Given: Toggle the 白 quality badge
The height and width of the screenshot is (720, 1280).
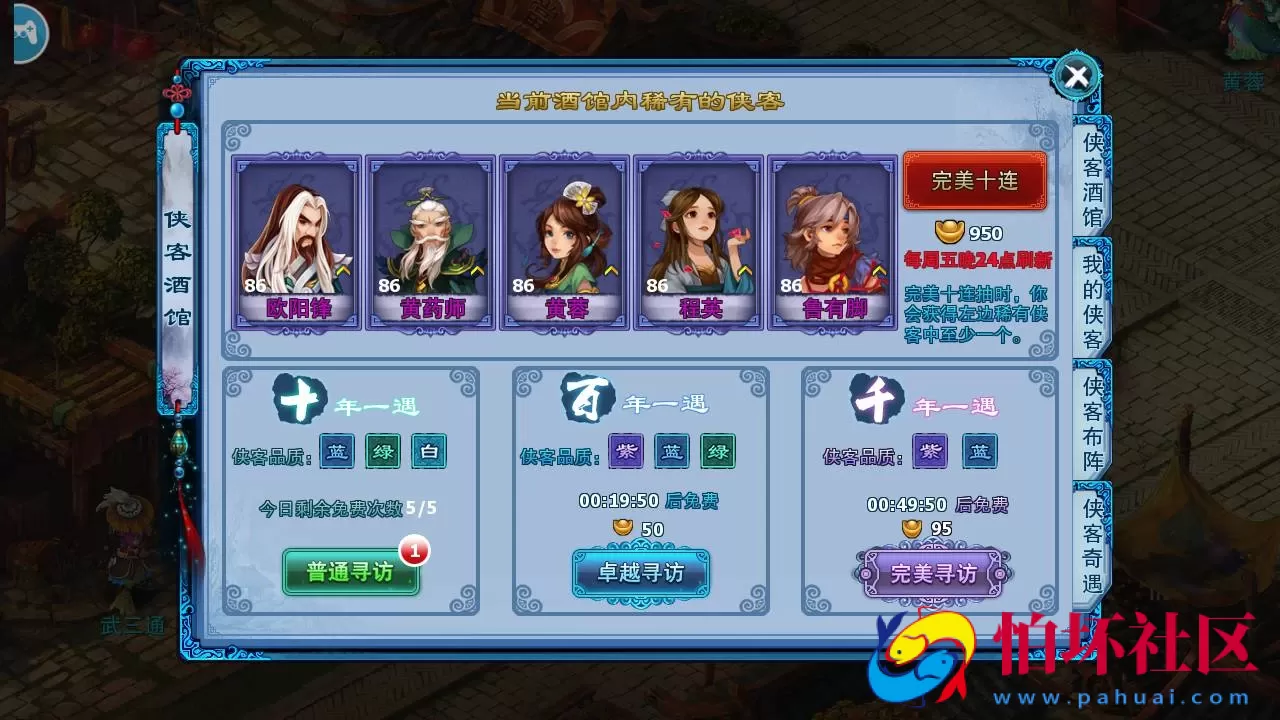Looking at the screenshot, I should [431, 452].
